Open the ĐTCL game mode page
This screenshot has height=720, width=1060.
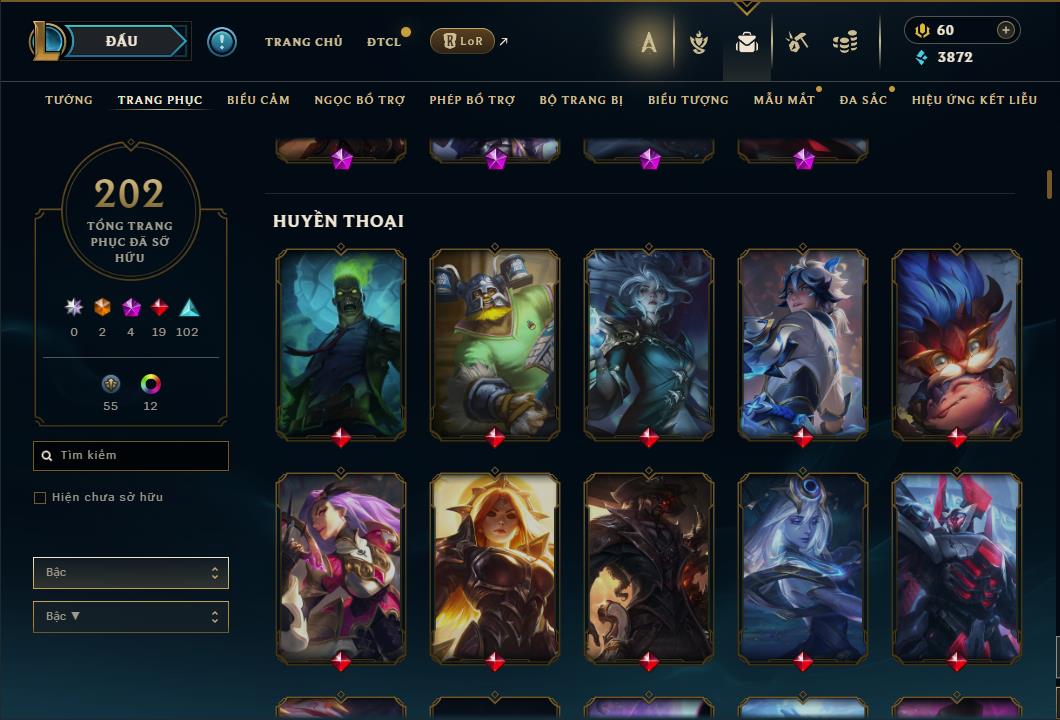383,42
